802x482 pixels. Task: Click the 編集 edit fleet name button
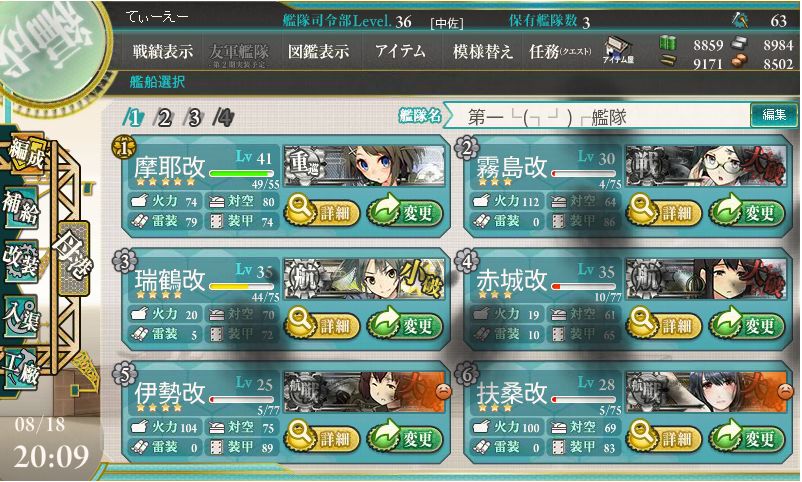click(x=774, y=115)
